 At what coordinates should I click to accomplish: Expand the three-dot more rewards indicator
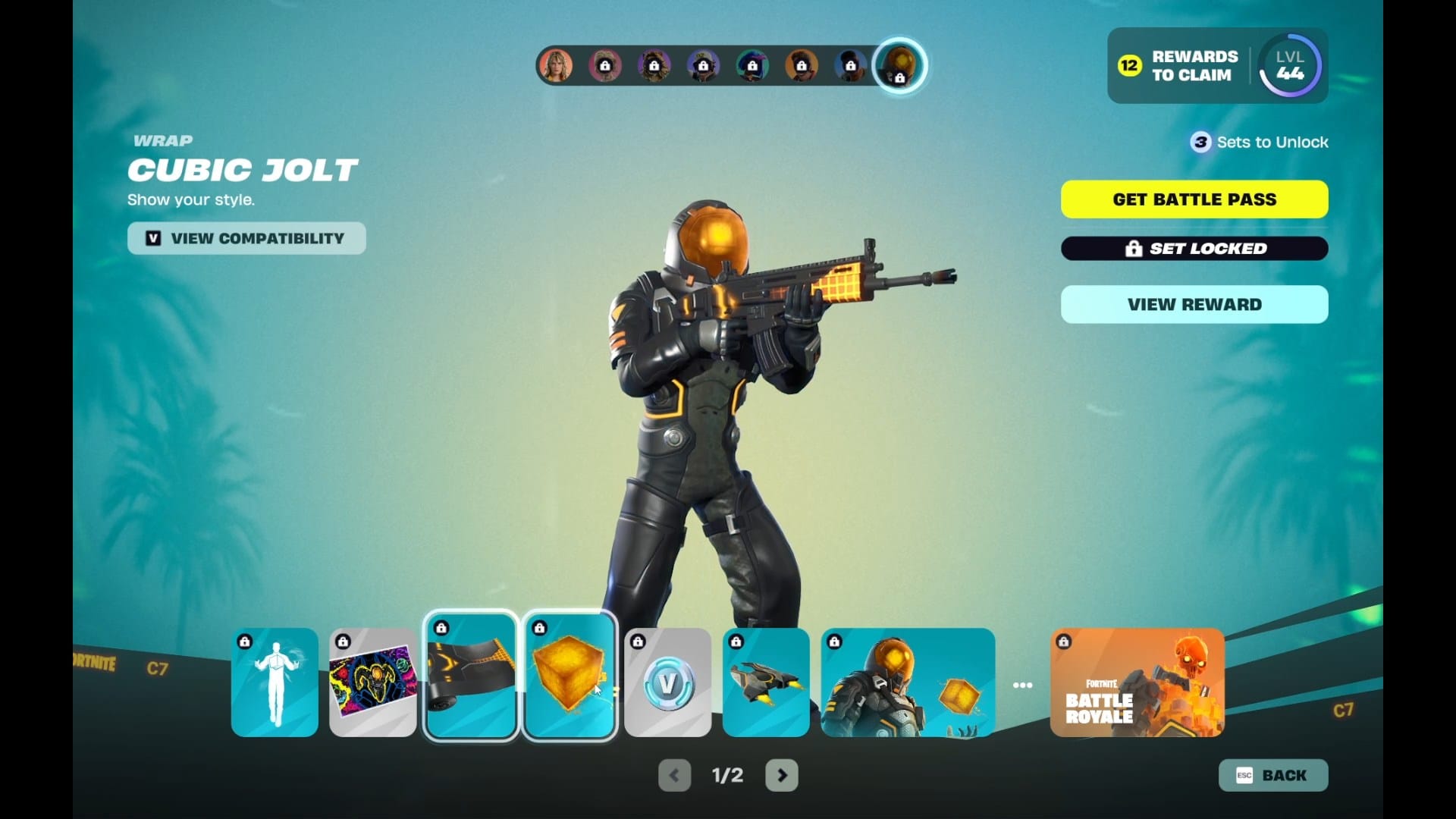coord(1022,685)
